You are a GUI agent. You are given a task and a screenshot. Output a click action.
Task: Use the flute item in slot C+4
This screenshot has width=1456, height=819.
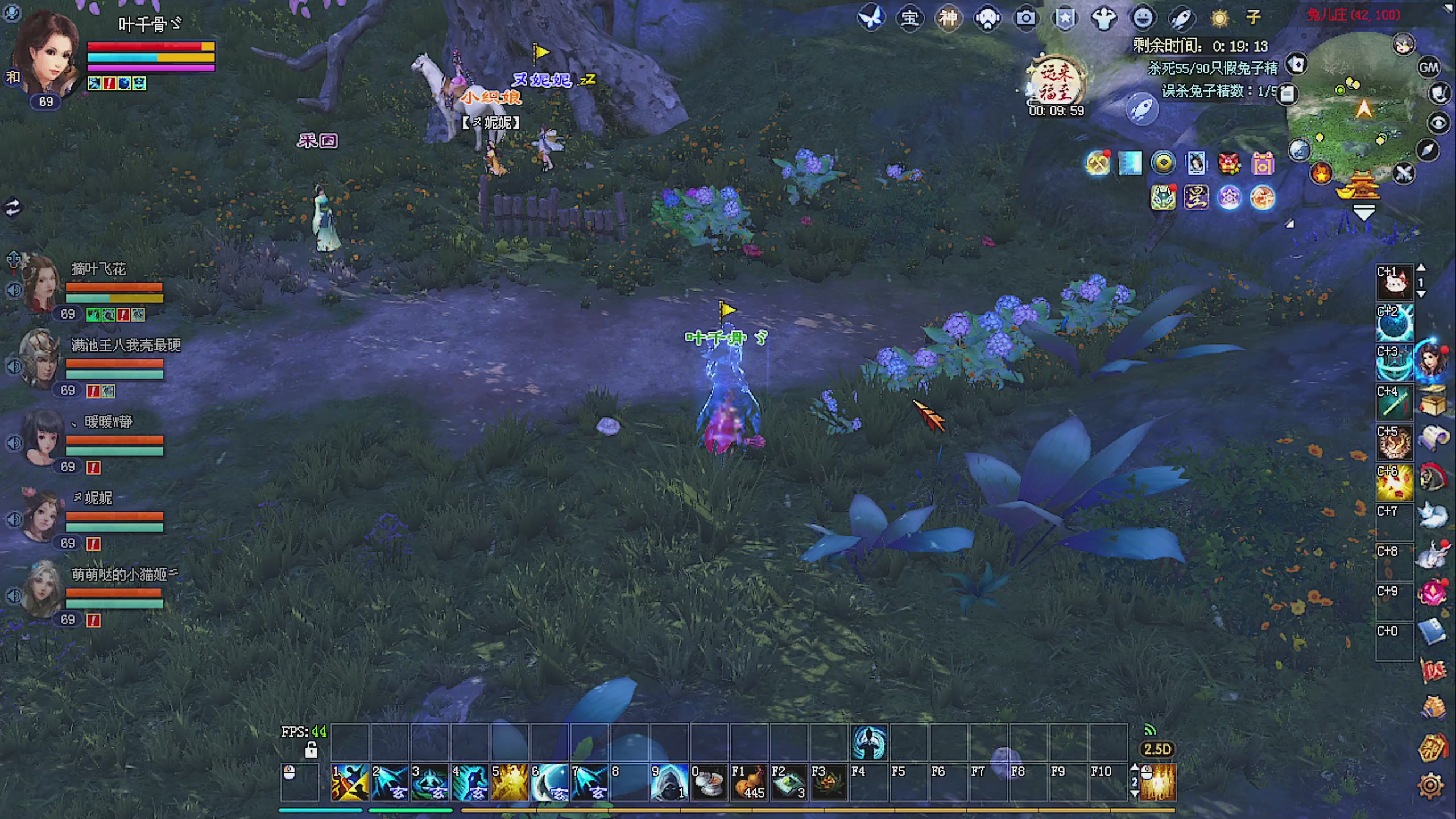1394,403
